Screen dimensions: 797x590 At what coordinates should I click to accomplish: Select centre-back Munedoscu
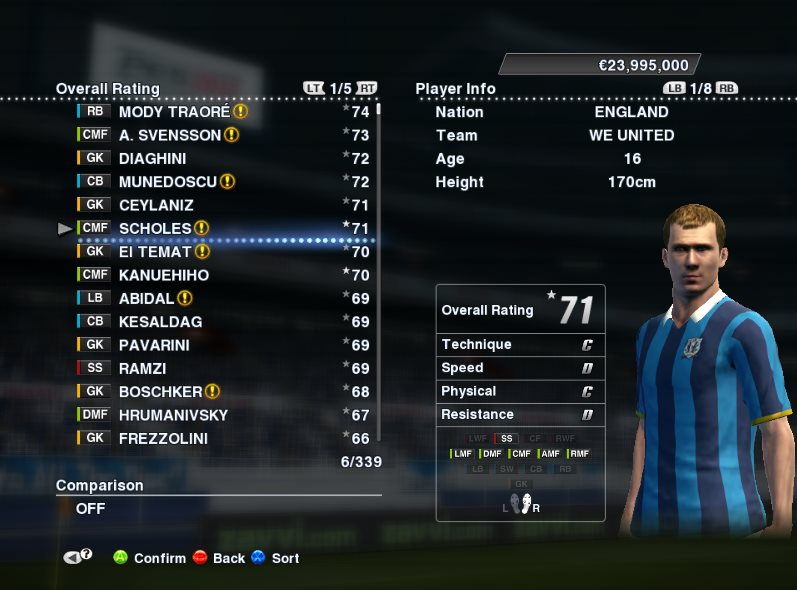[167, 182]
